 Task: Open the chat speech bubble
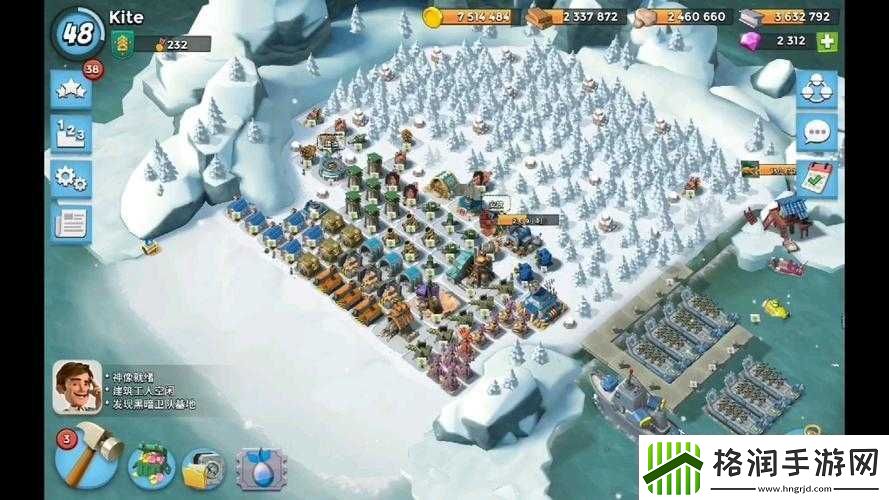(817, 133)
